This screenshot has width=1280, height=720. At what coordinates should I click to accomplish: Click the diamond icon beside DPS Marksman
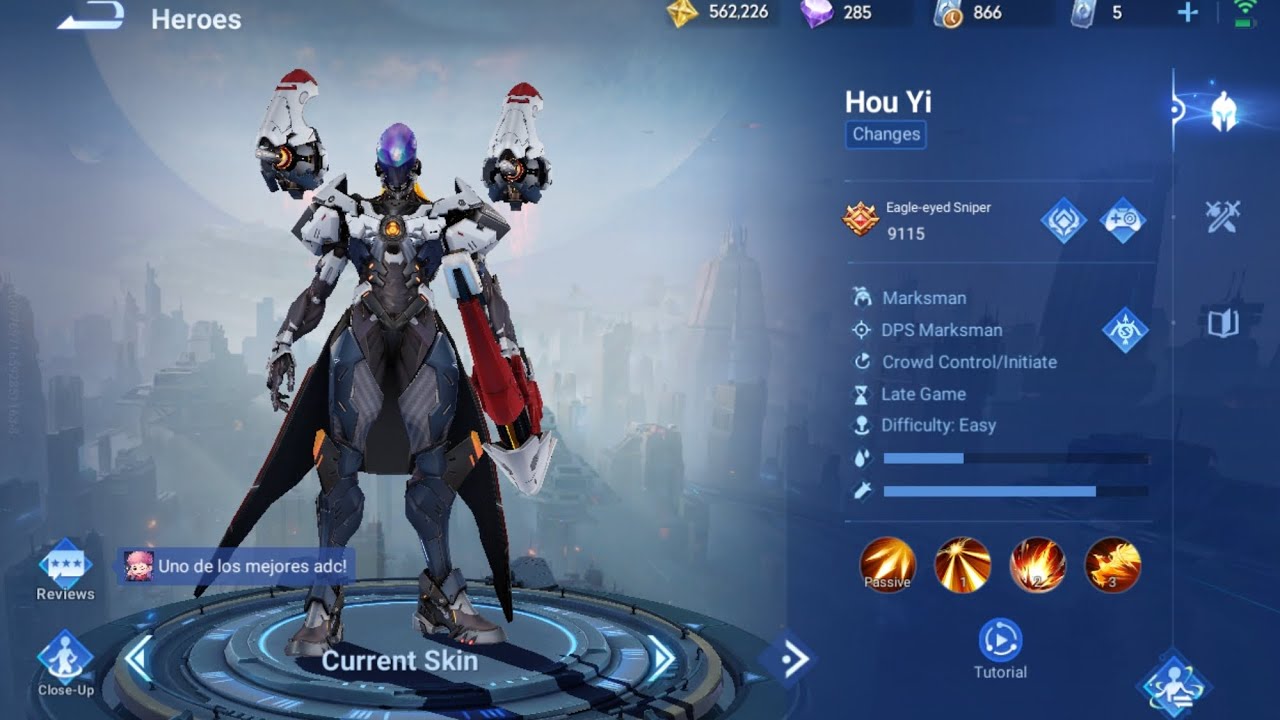1125,330
